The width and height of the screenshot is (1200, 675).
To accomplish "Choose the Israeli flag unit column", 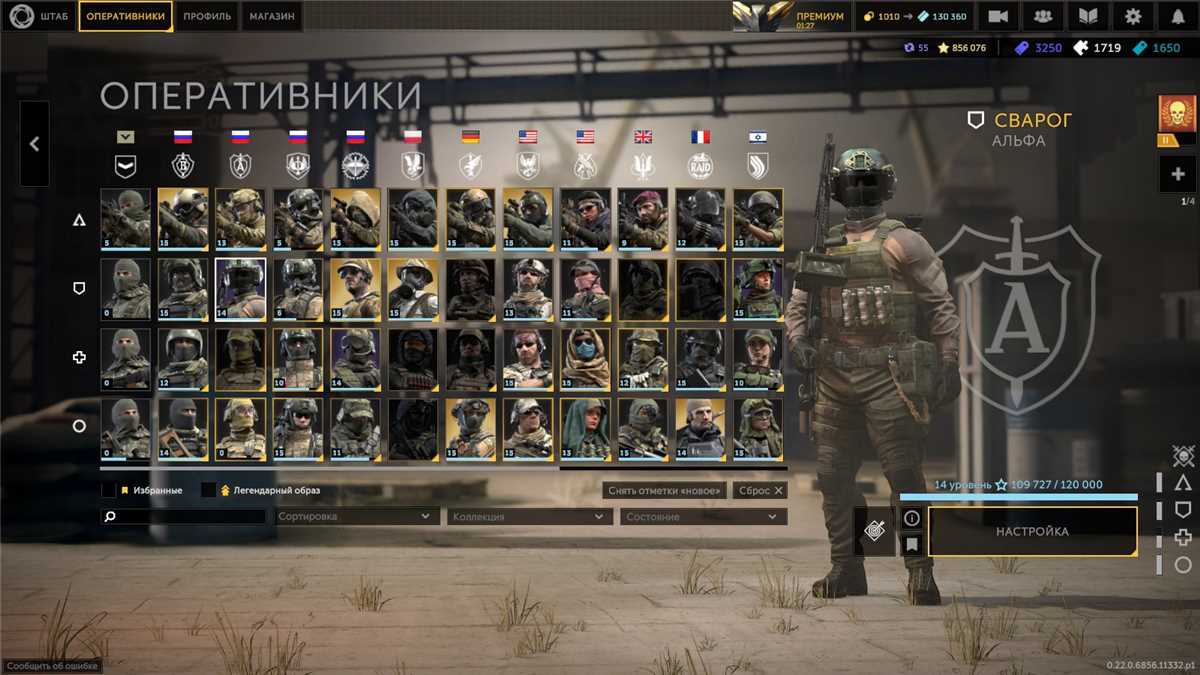I will click(x=758, y=137).
